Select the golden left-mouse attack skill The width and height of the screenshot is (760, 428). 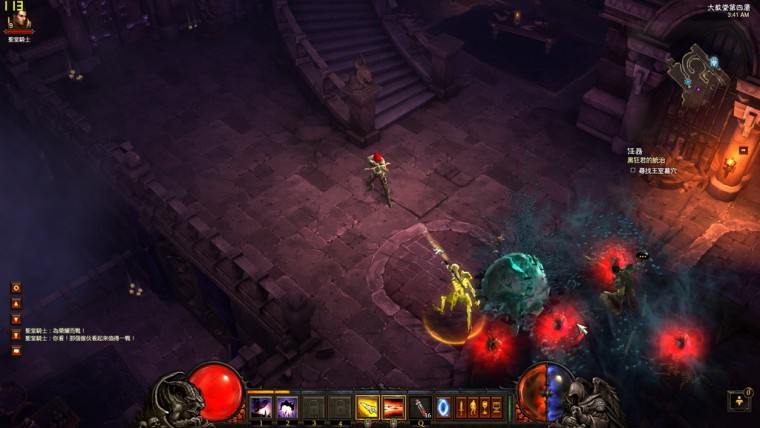(367, 407)
